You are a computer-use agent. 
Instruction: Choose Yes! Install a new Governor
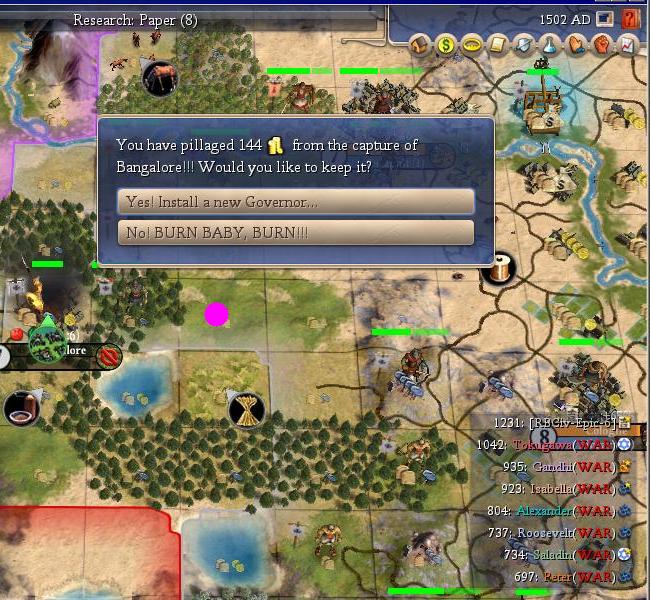pyautogui.click(x=295, y=202)
